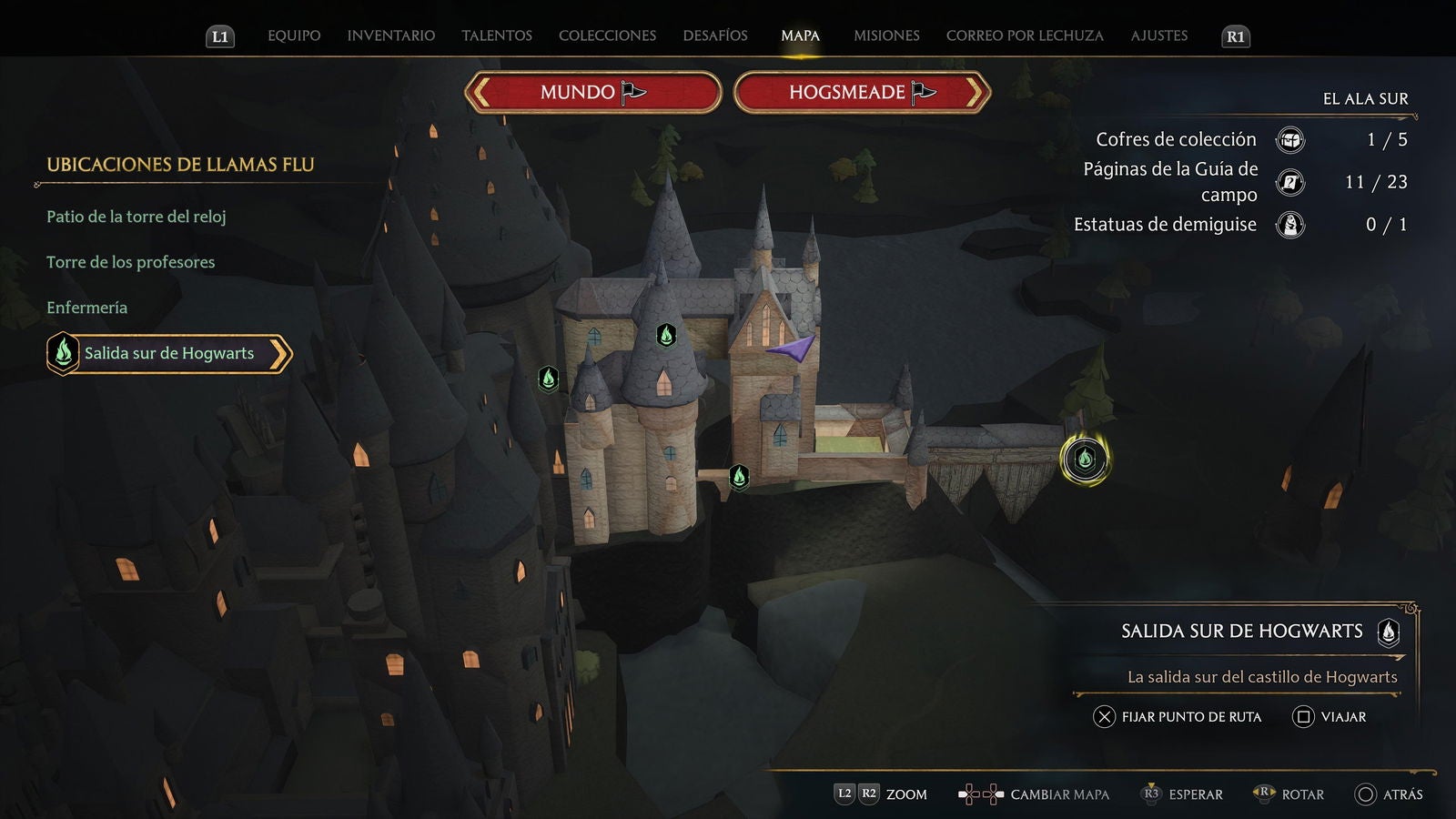Select Enfermería from the floo locations list
This screenshot has height=819, width=1456.
pos(86,308)
